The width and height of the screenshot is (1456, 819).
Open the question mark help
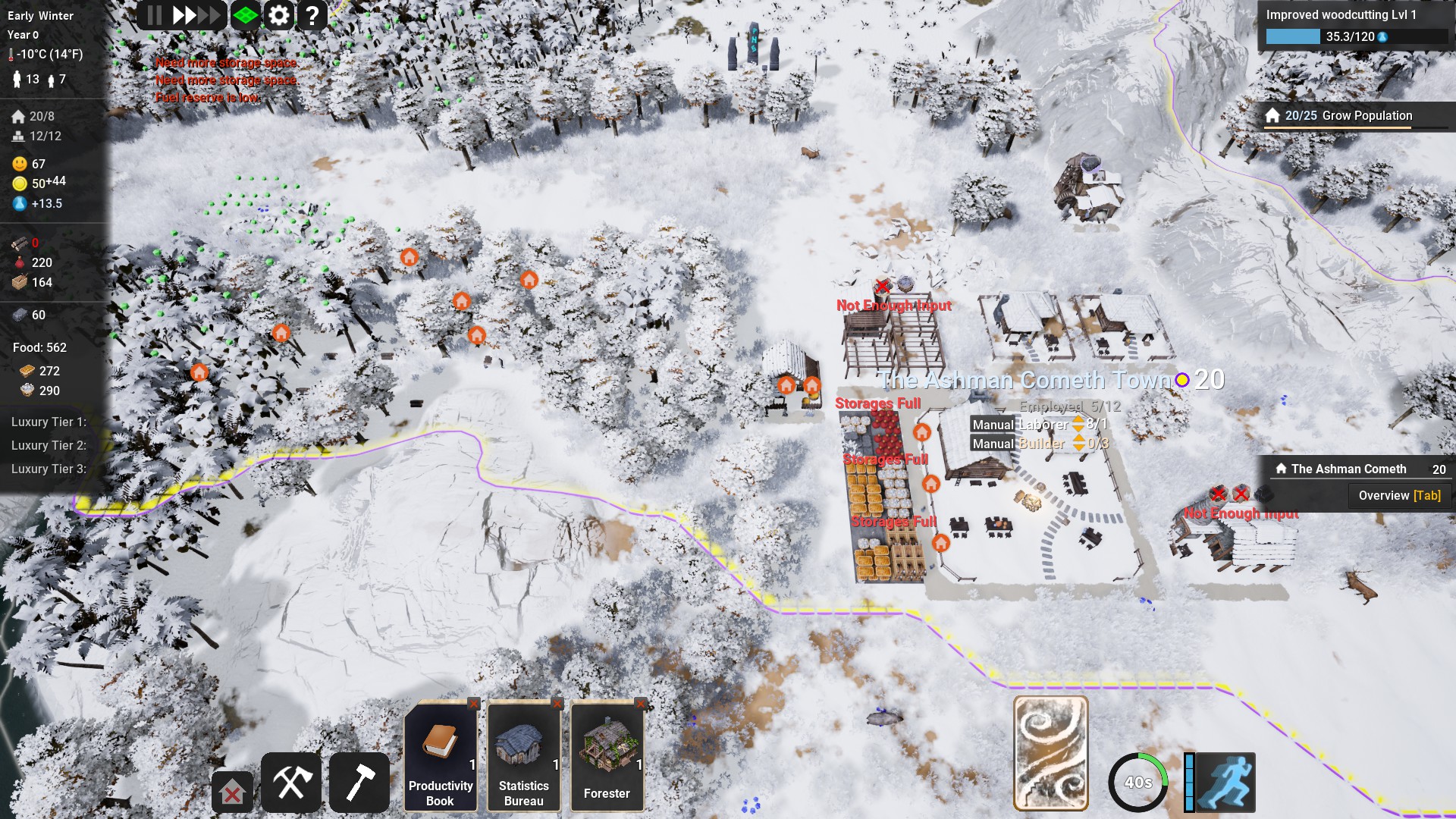[312, 15]
